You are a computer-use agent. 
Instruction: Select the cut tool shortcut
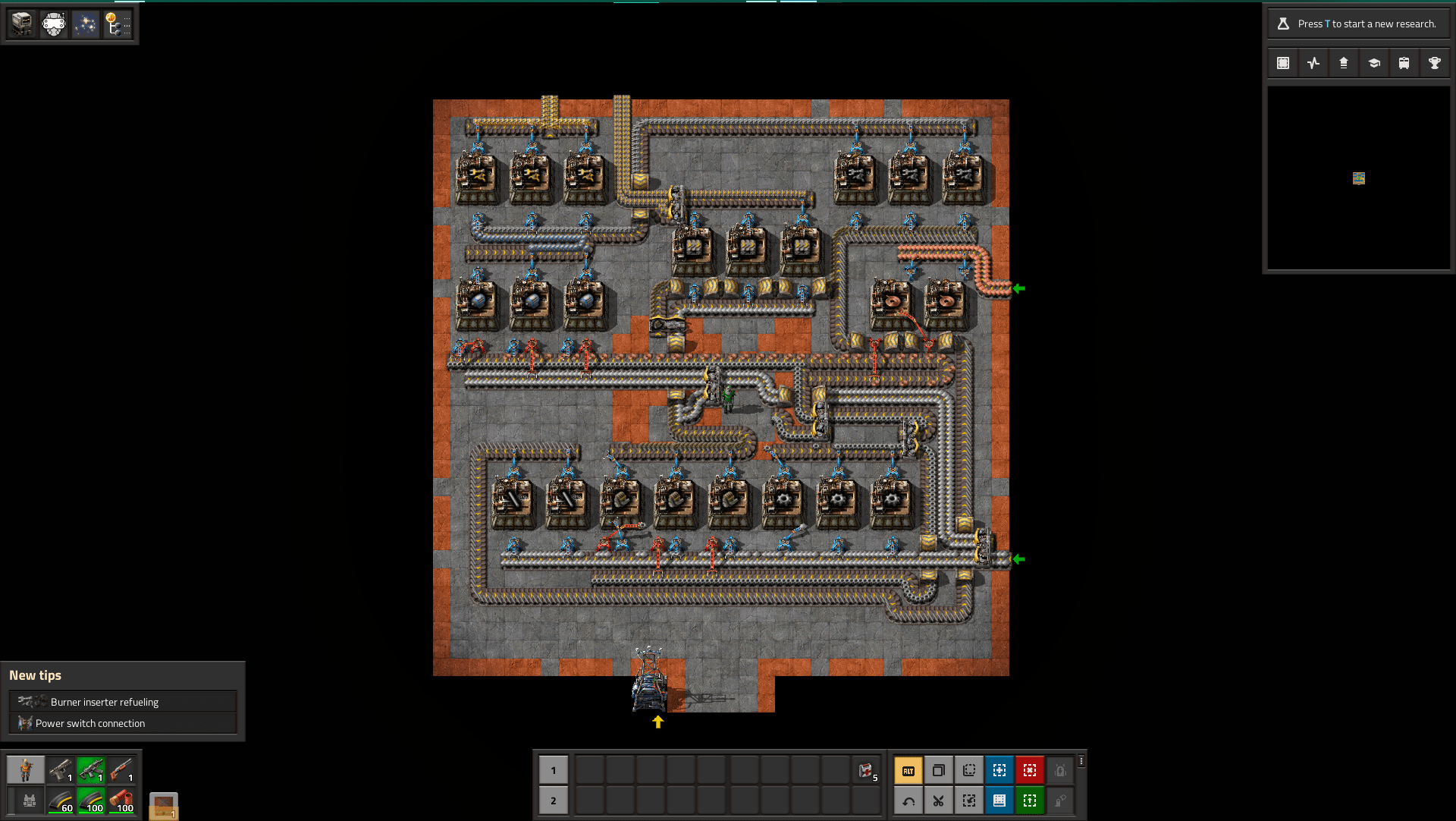pyautogui.click(x=938, y=801)
